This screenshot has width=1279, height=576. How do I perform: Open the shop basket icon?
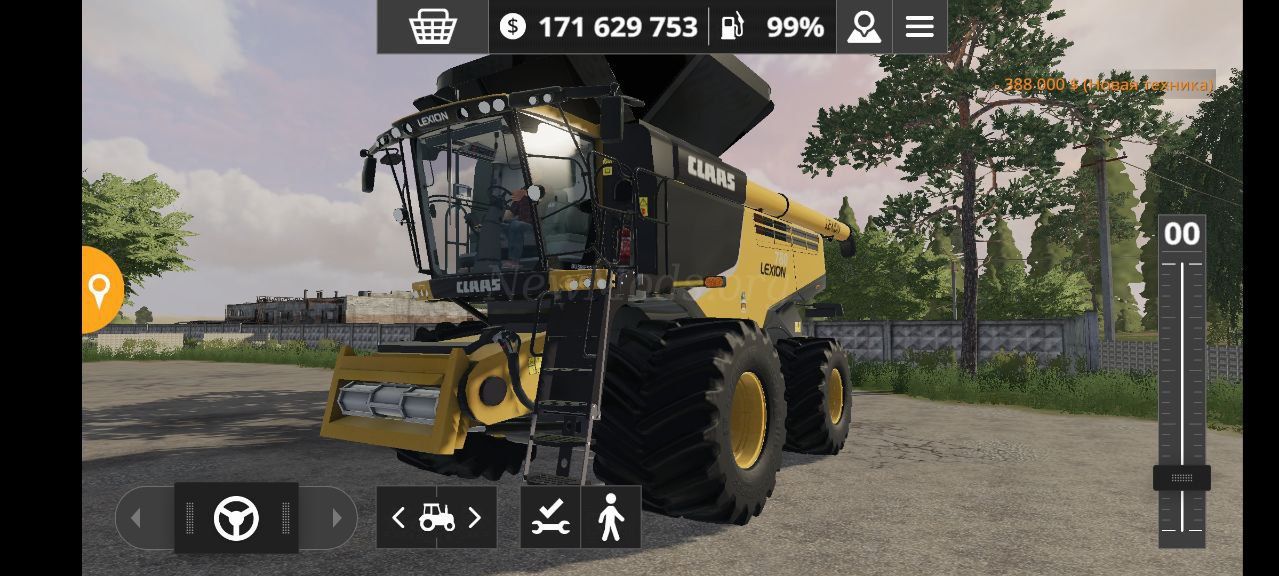pos(432,27)
